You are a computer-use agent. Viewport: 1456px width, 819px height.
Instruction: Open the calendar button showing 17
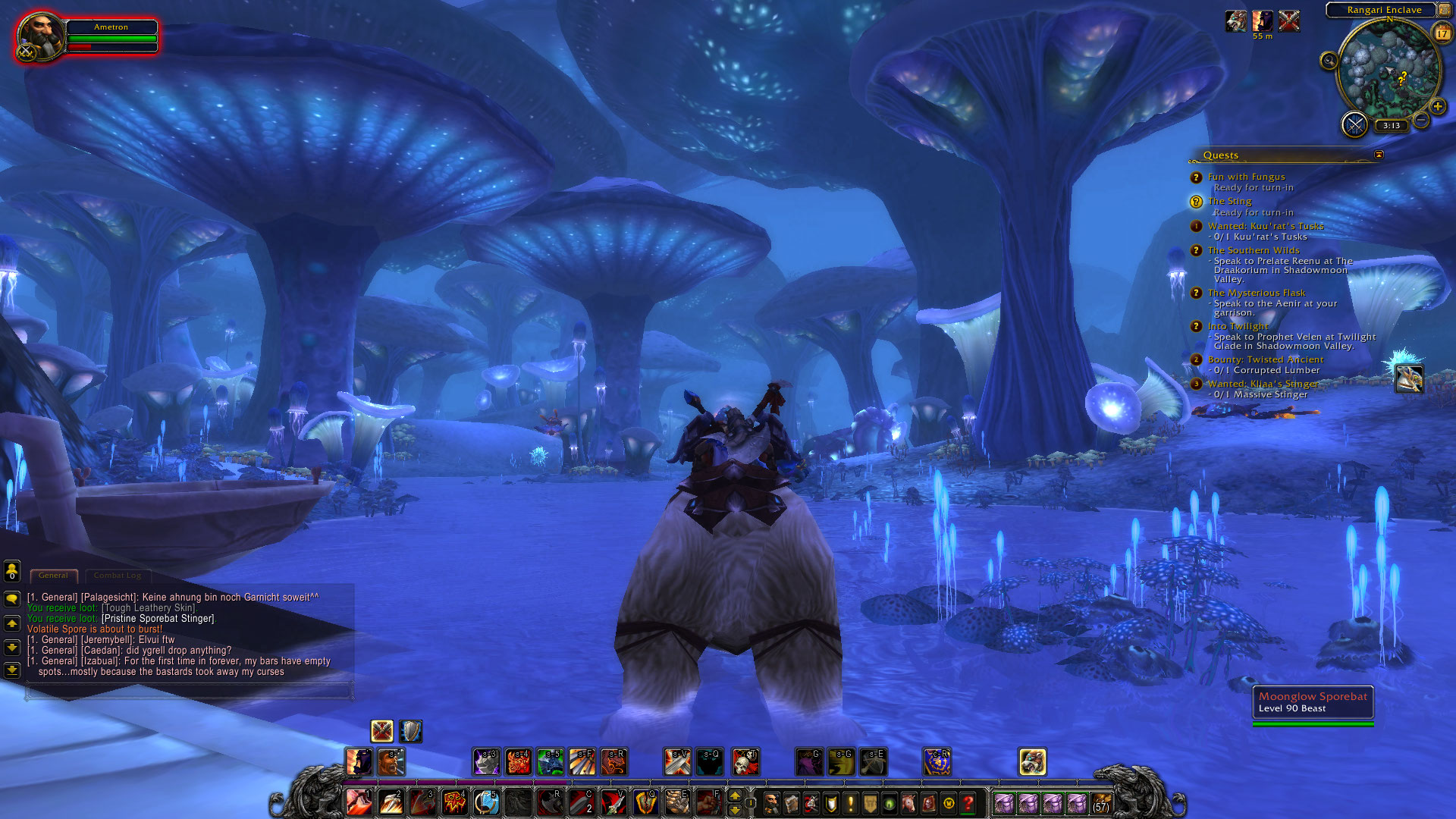pyautogui.click(x=1442, y=33)
